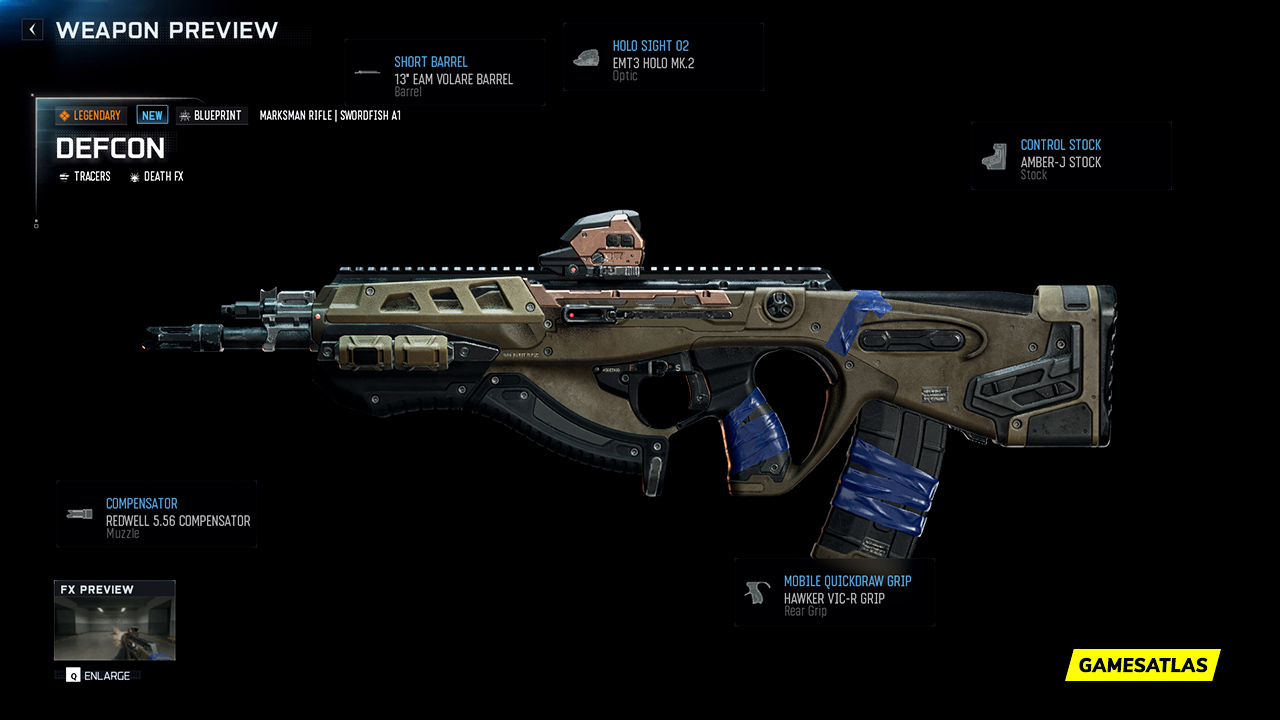
Task: Click the GamesAtlas watermark logo
Action: pyautogui.click(x=1143, y=665)
